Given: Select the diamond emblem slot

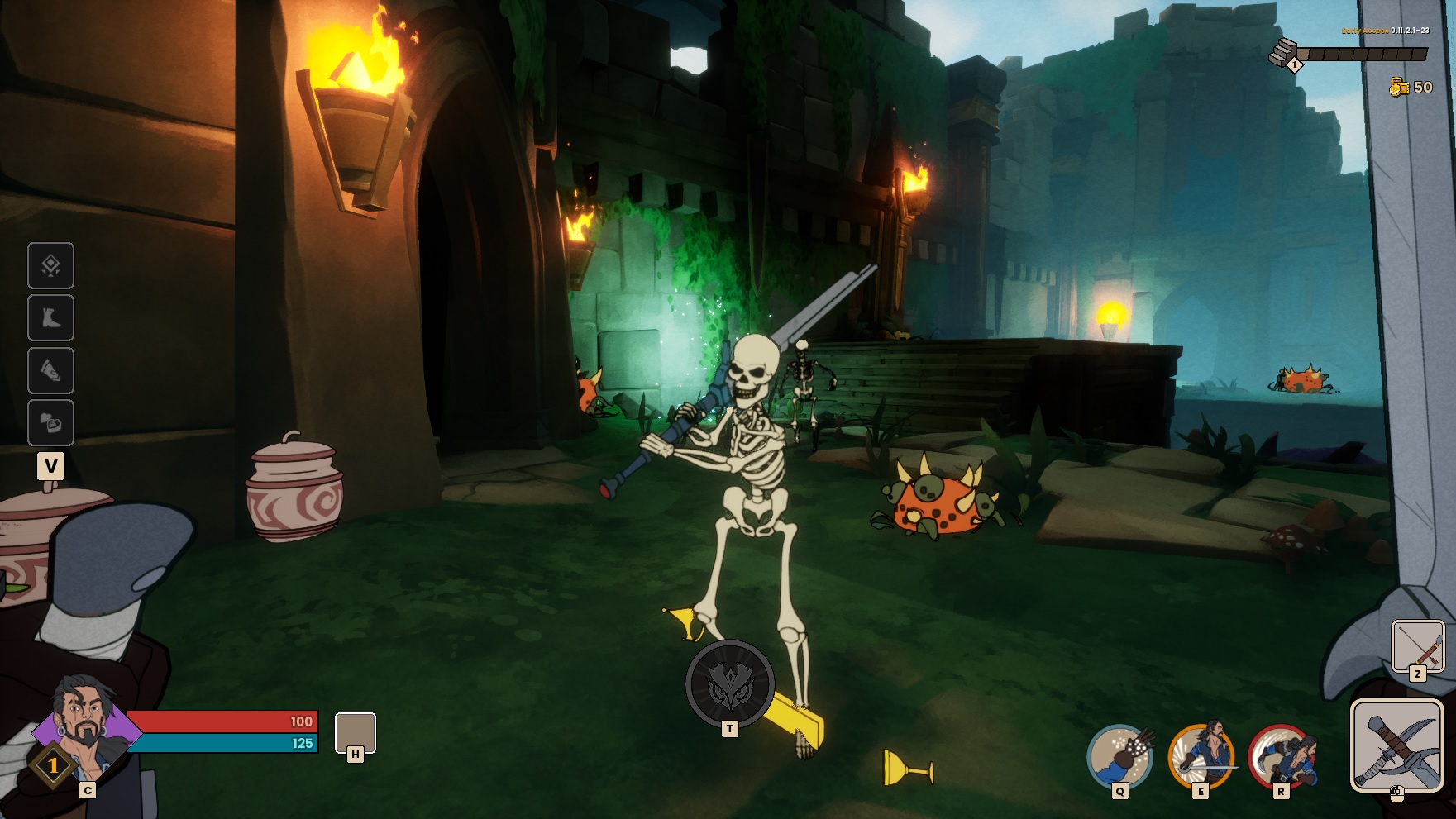Looking at the screenshot, I should (50, 265).
